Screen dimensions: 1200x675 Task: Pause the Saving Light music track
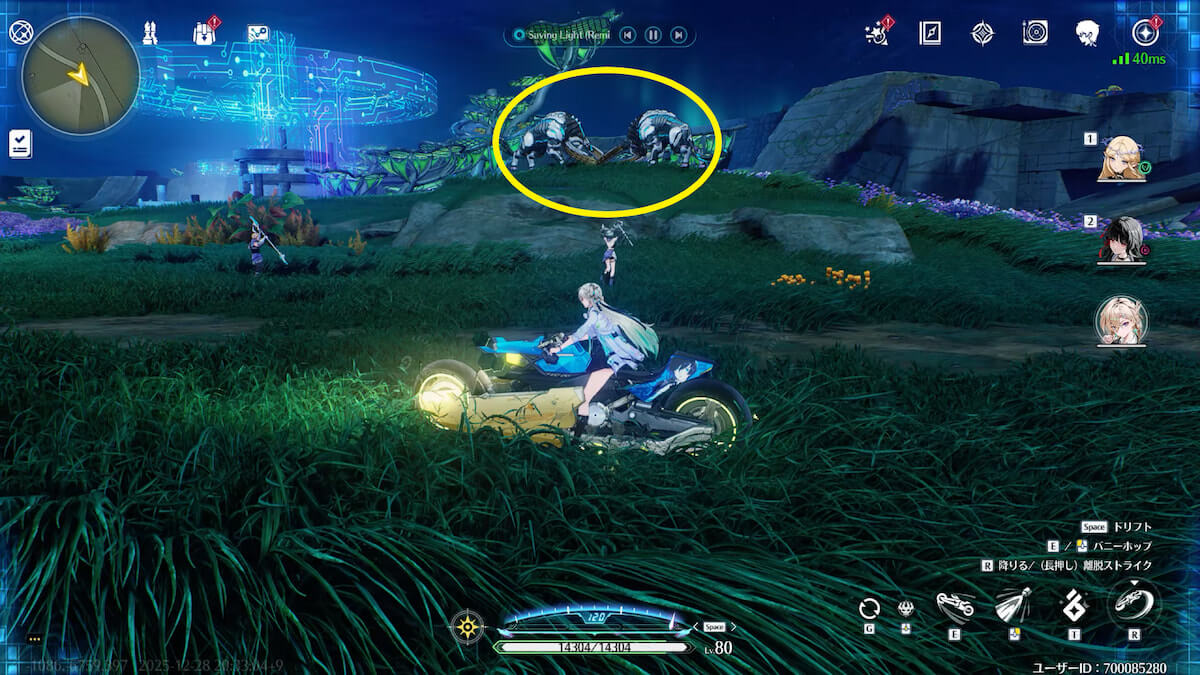pos(652,35)
